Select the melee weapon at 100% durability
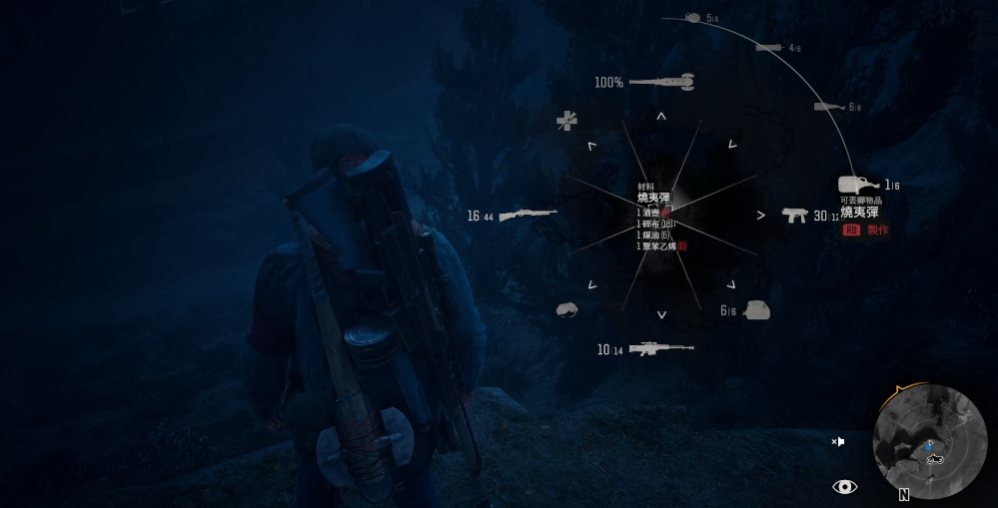Viewport: 998px width, 508px height. click(658, 81)
